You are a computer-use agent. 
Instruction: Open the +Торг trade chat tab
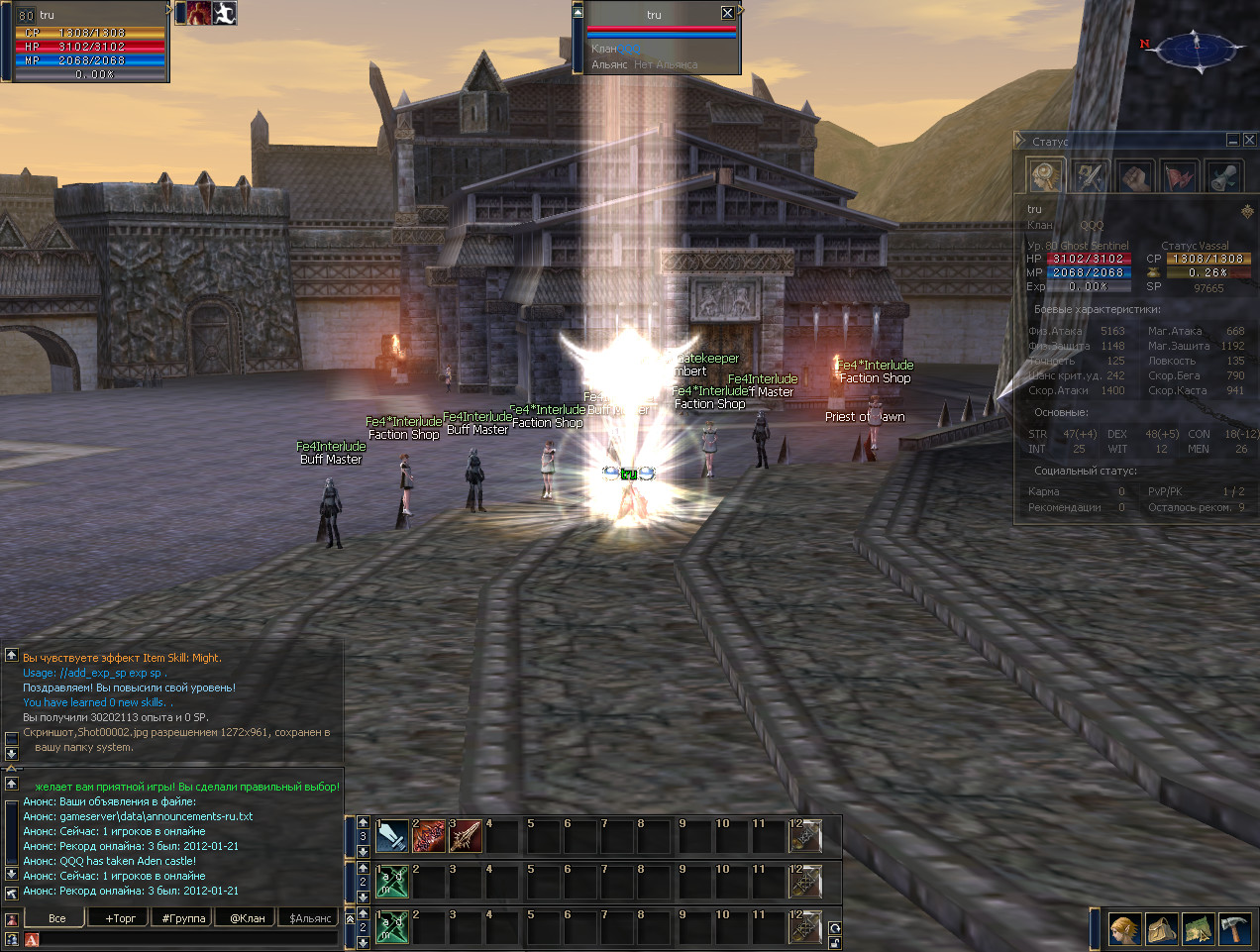pyautogui.click(x=121, y=918)
